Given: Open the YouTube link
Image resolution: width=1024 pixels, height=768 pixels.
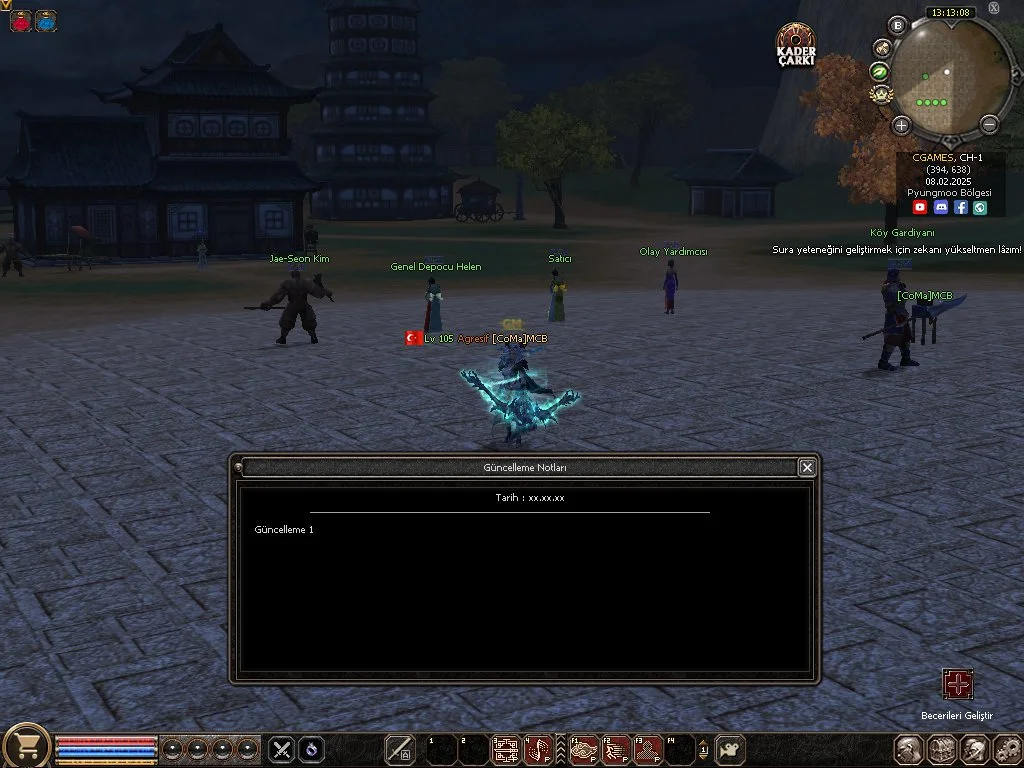Looking at the screenshot, I should 920,207.
